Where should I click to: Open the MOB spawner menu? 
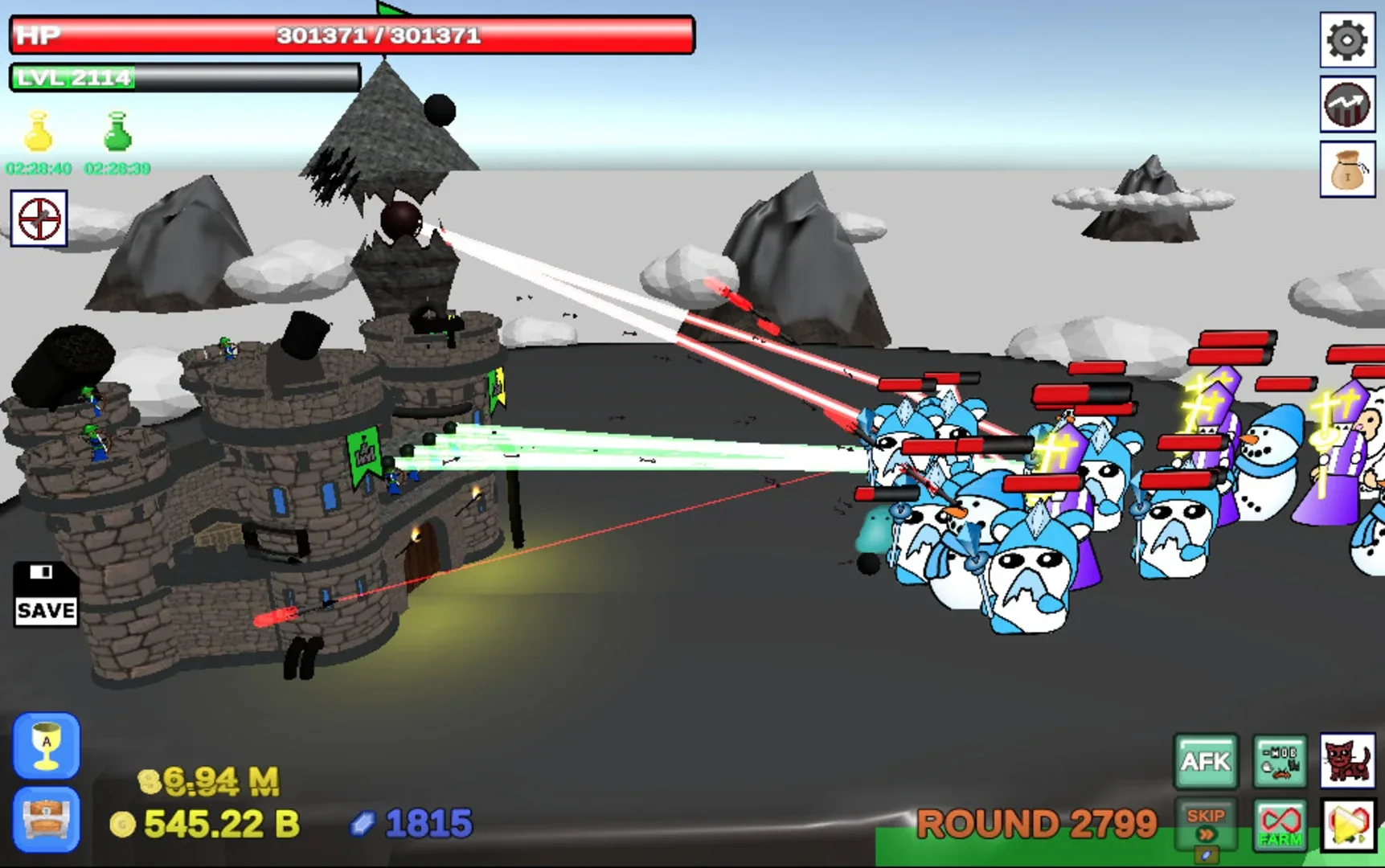click(x=1281, y=759)
